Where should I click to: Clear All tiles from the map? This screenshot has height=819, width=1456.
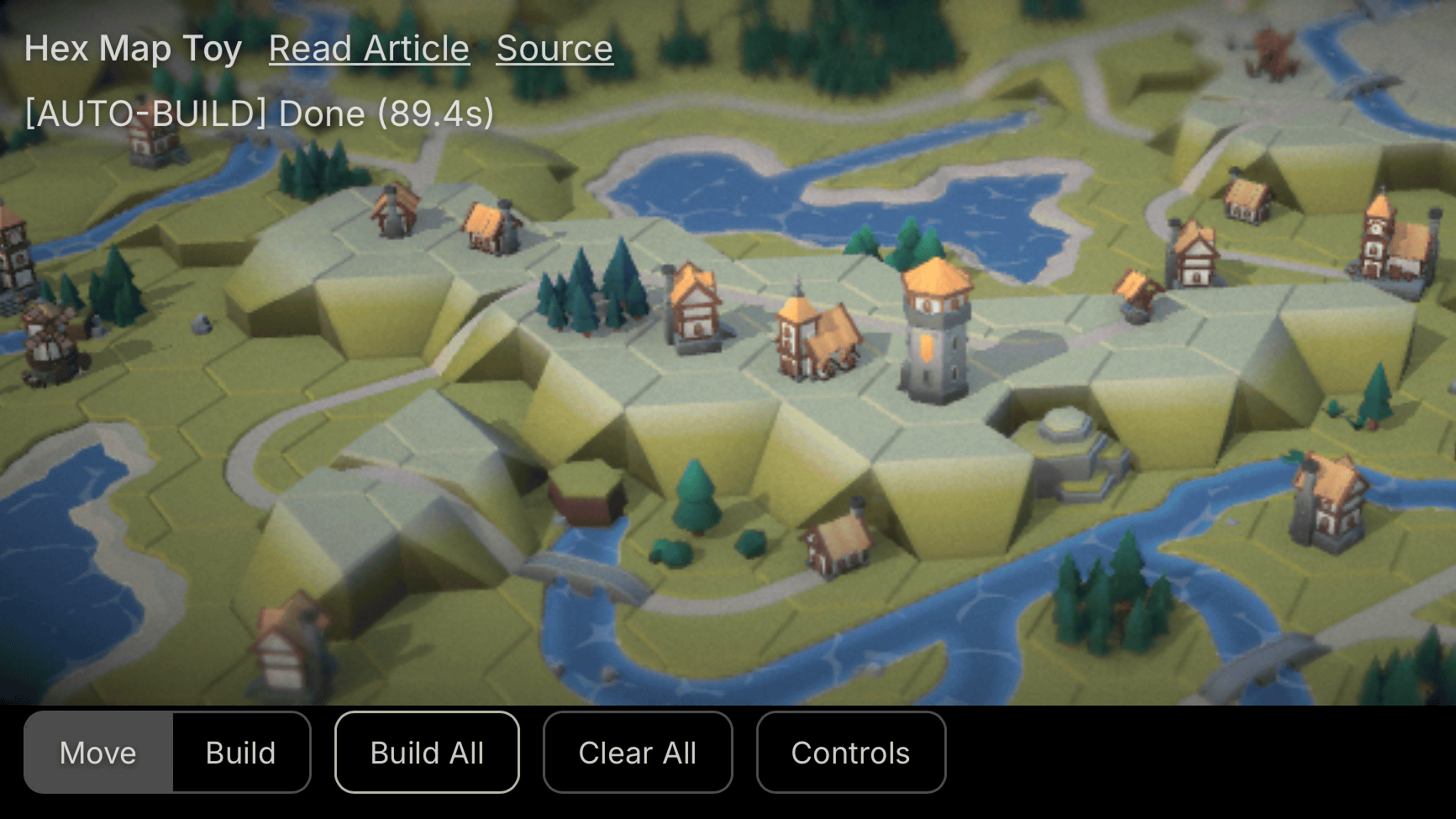coord(638,753)
